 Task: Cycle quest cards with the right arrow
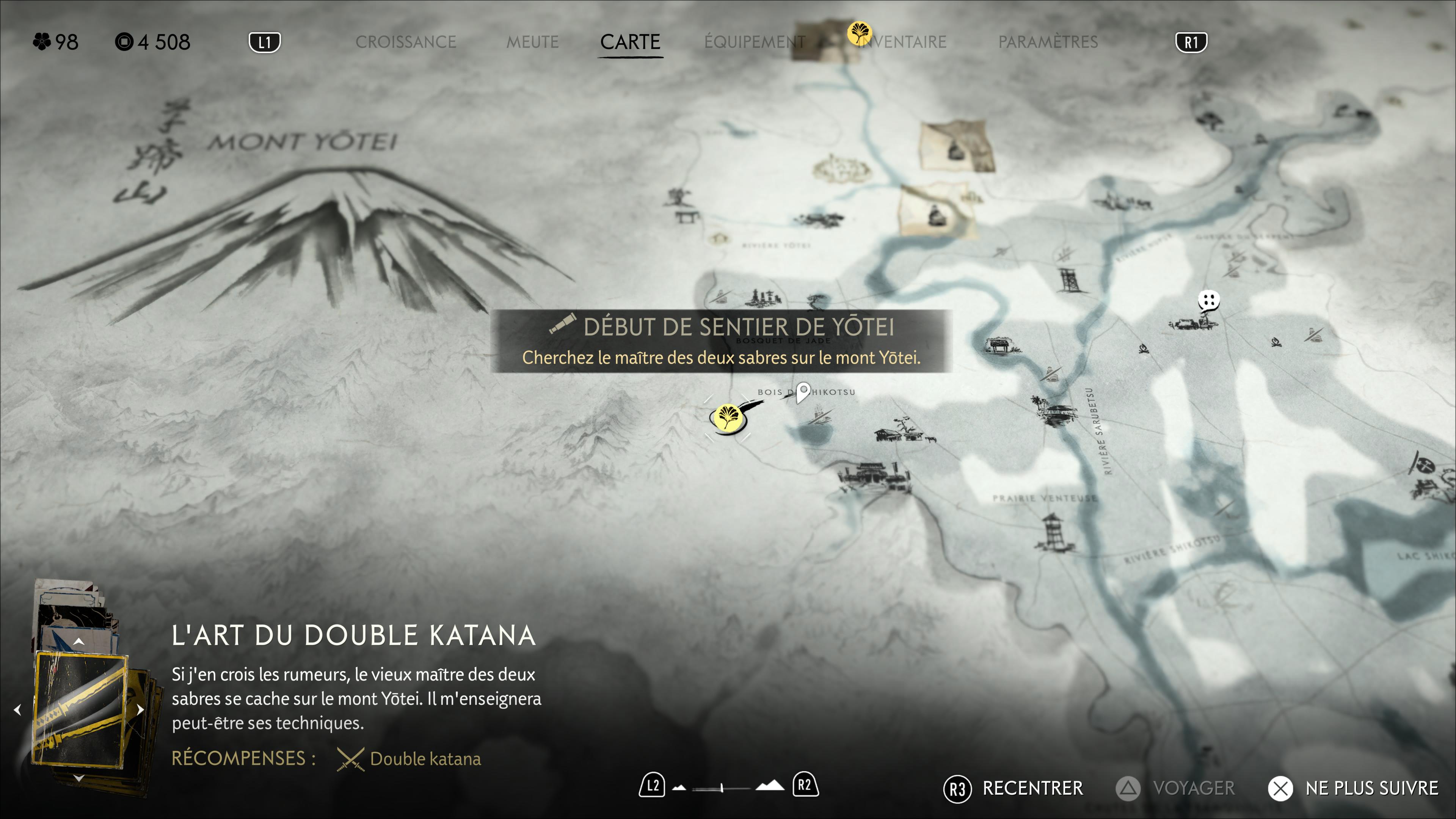[140, 709]
